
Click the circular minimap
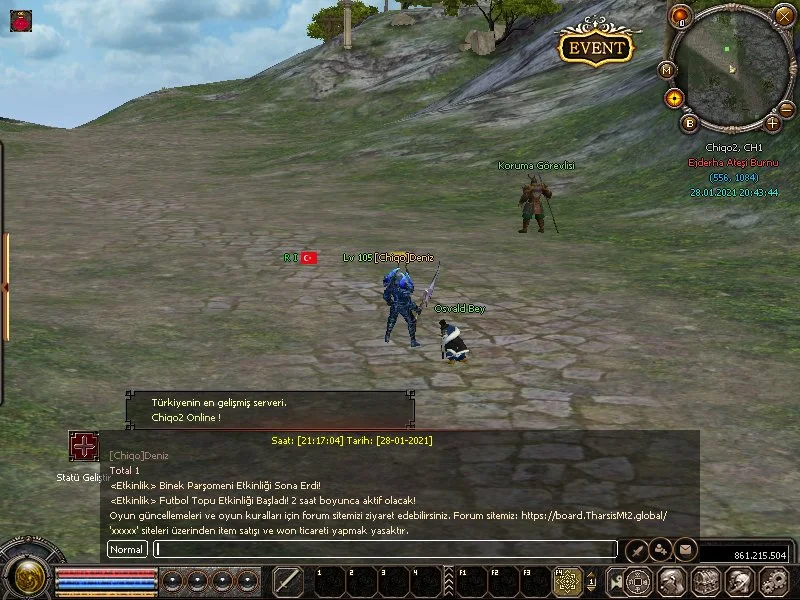pos(732,68)
